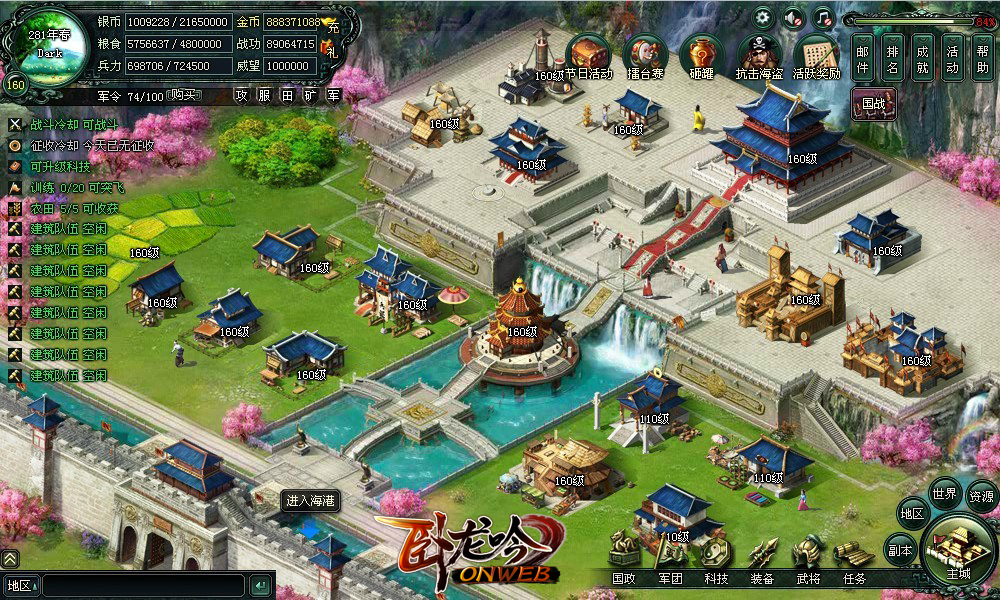Click the 砸罐 jar icon
This screenshot has width=1000, height=600.
click(x=702, y=55)
